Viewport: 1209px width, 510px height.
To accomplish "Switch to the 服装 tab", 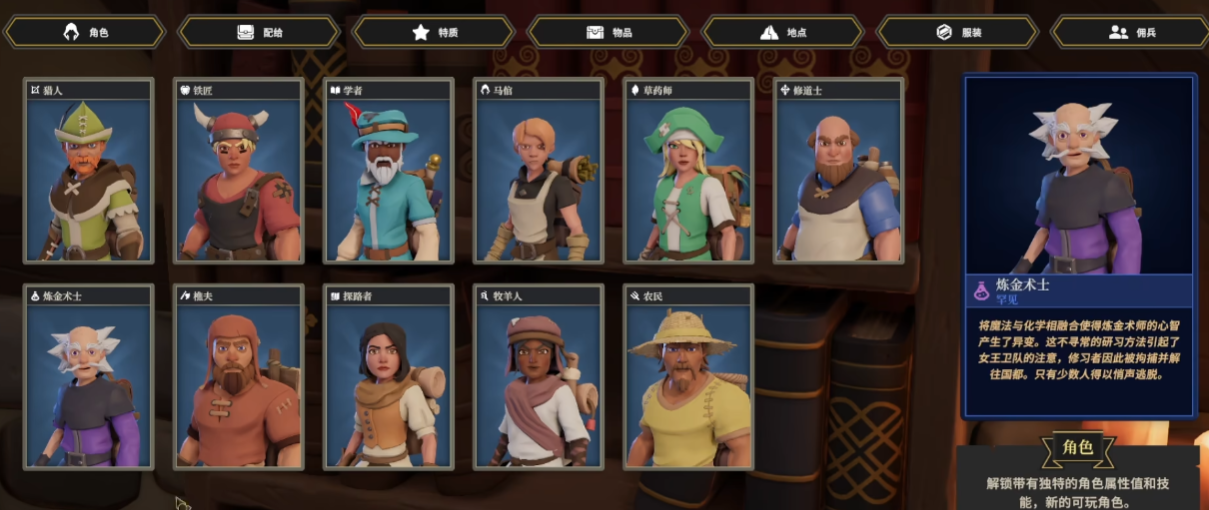I will point(958,32).
